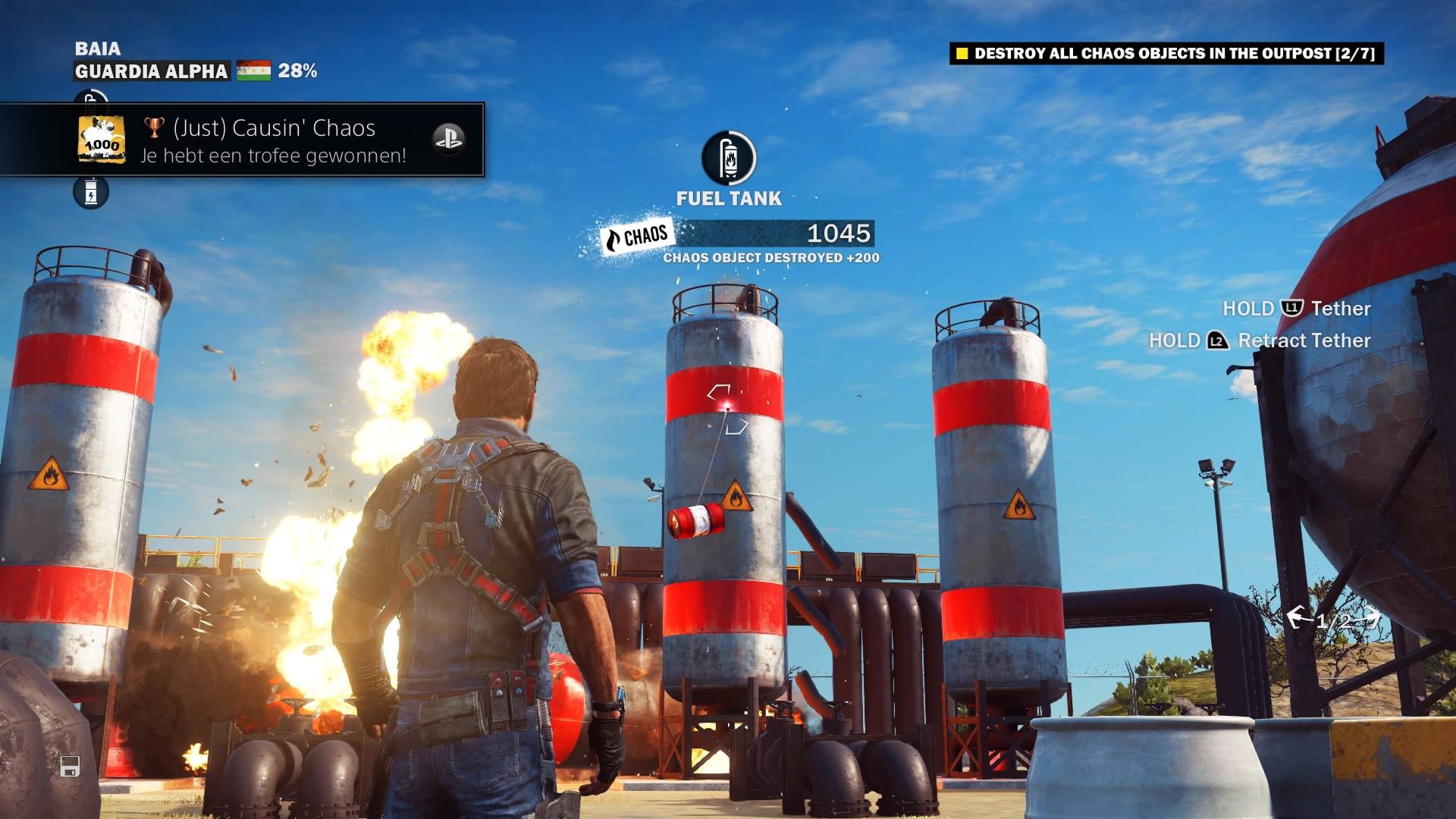Viewport: 1456px width, 819px height.
Task: Click the floppy disk autosave icon
Action: 70,766
